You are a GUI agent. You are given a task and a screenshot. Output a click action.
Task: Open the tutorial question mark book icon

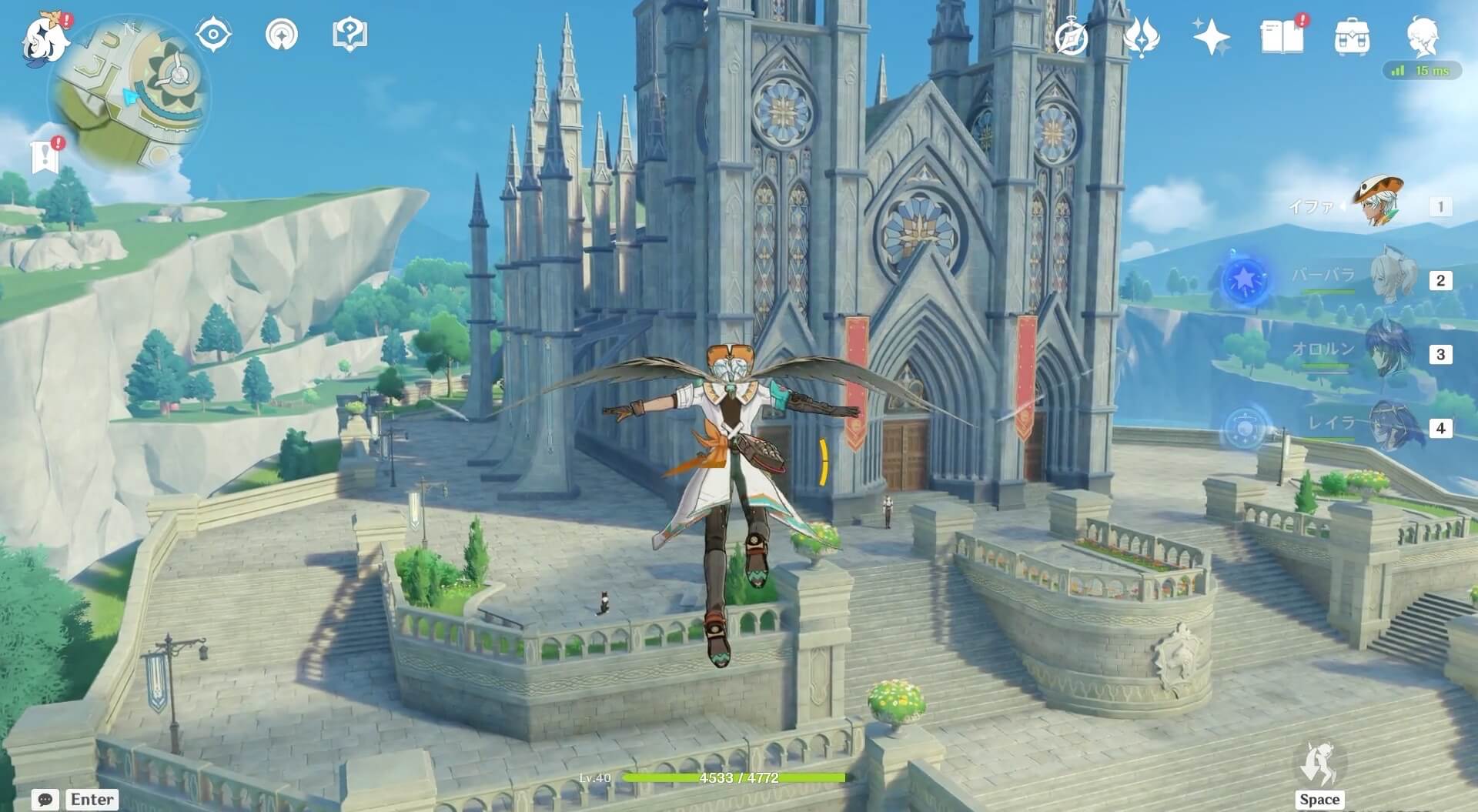349,35
